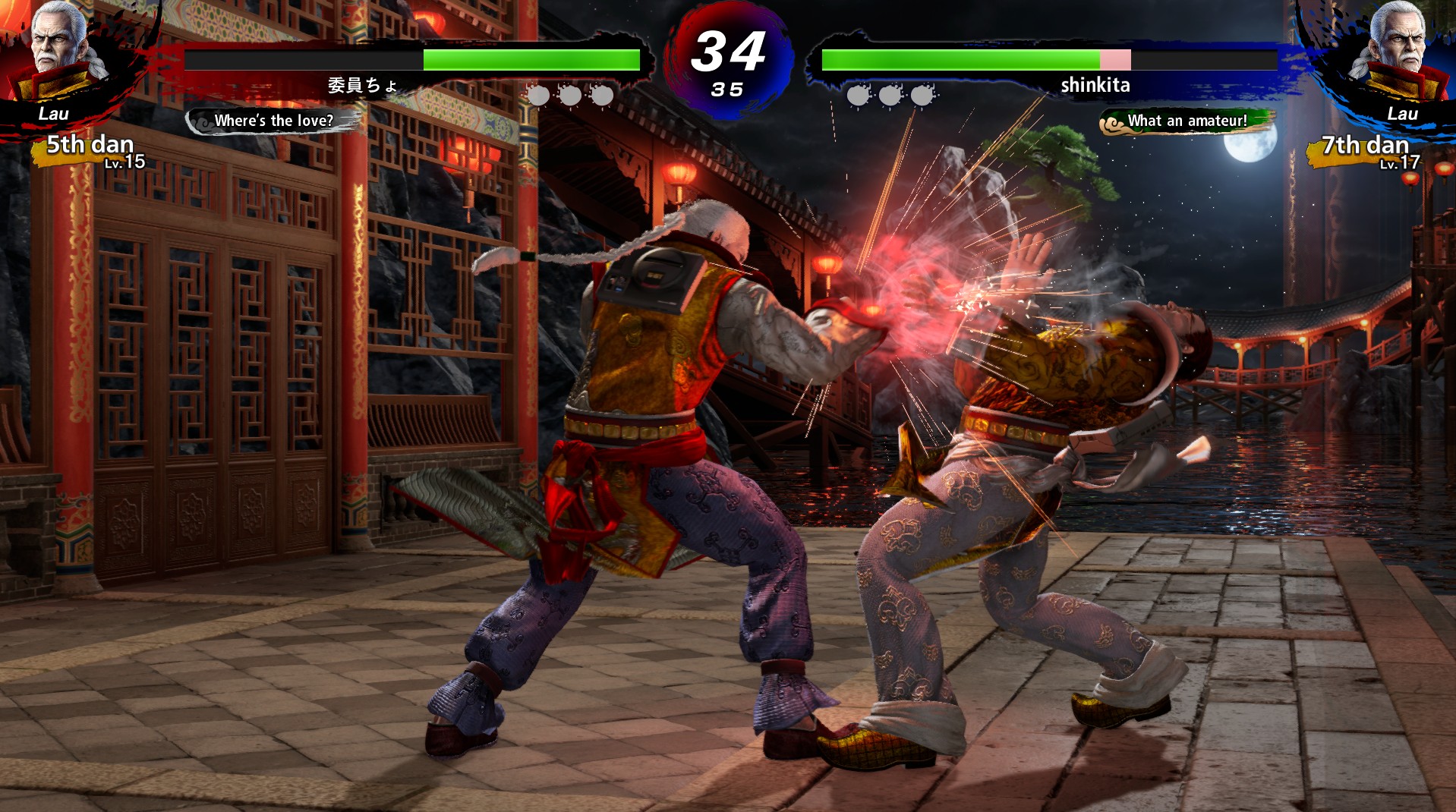The image size is (1456, 812).
Task: Toggle the last round dot beside 委員ちょ's name
Action: (x=604, y=95)
